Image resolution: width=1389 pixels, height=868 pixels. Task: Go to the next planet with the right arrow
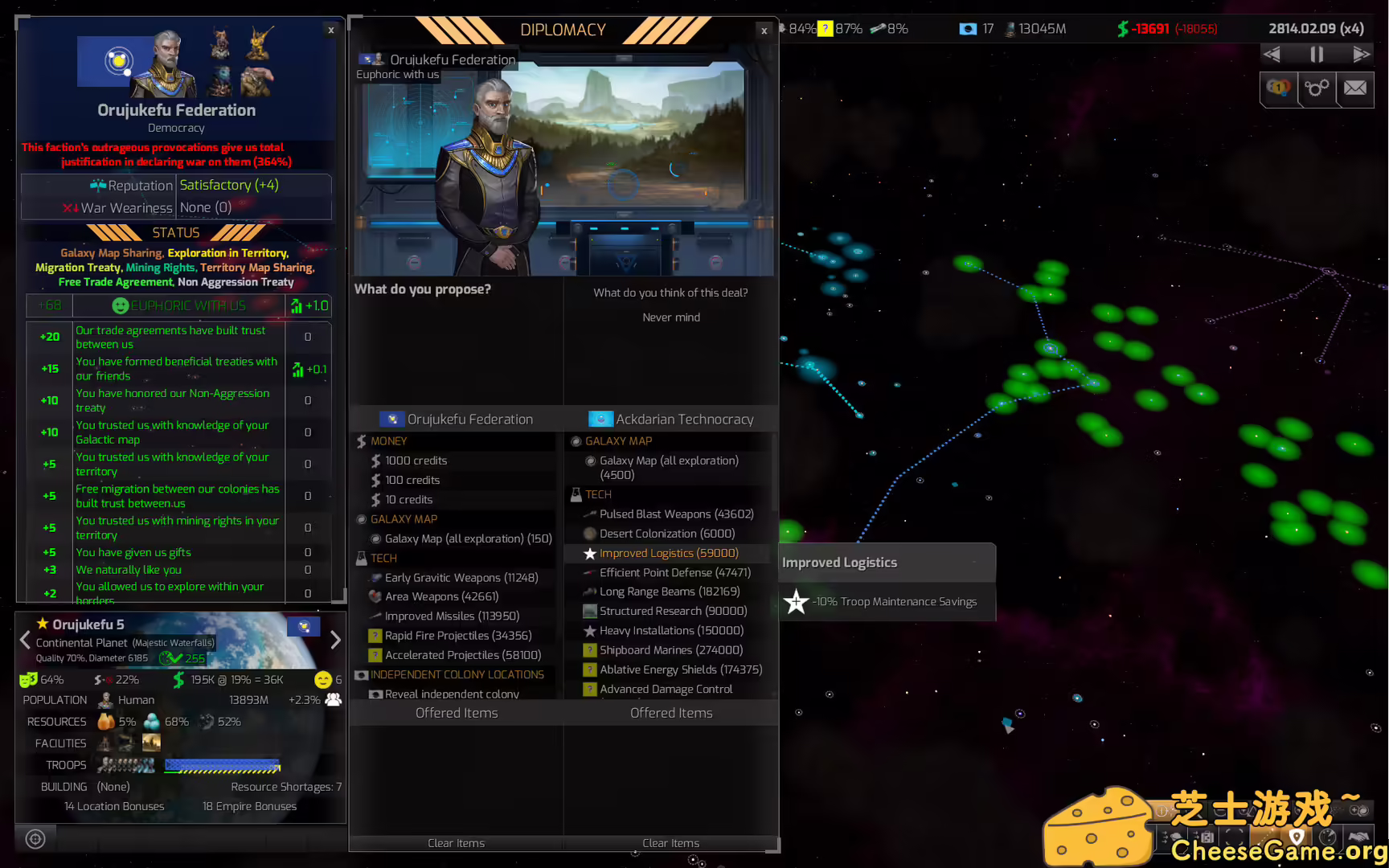335,640
